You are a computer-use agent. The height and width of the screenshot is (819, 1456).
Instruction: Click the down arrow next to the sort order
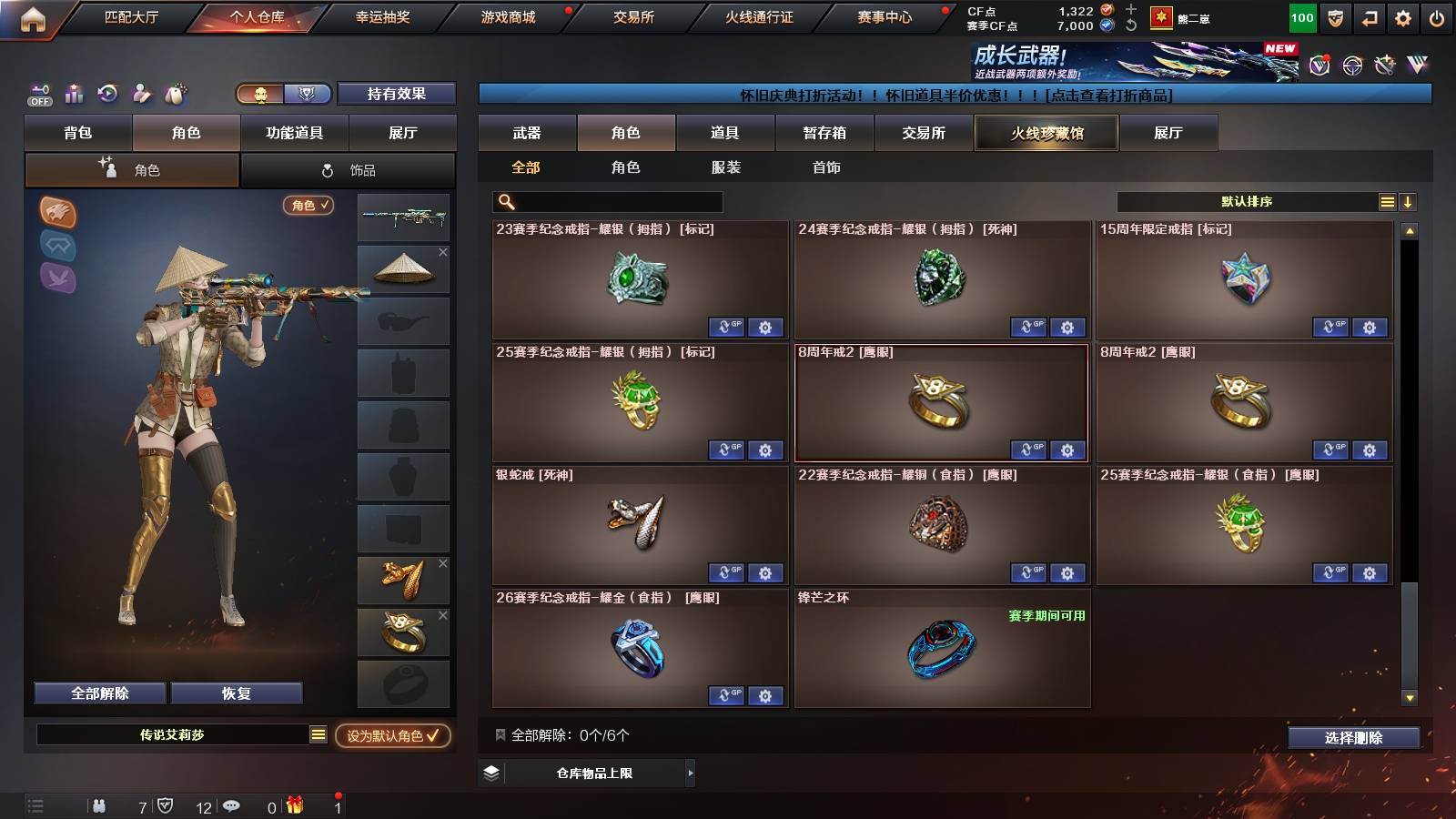(x=1408, y=202)
